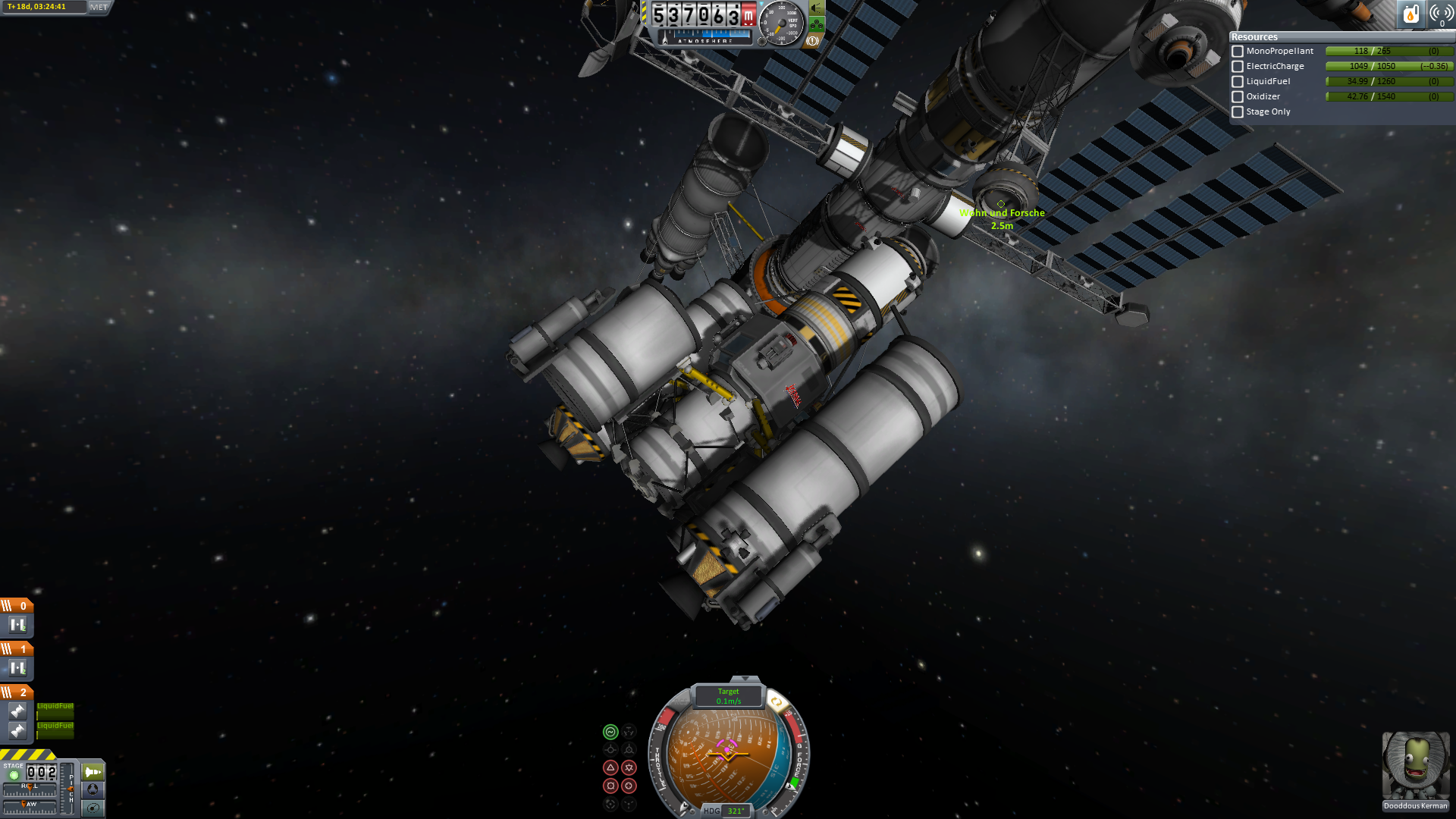Cycle the Target speed readout mode

click(x=728, y=696)
